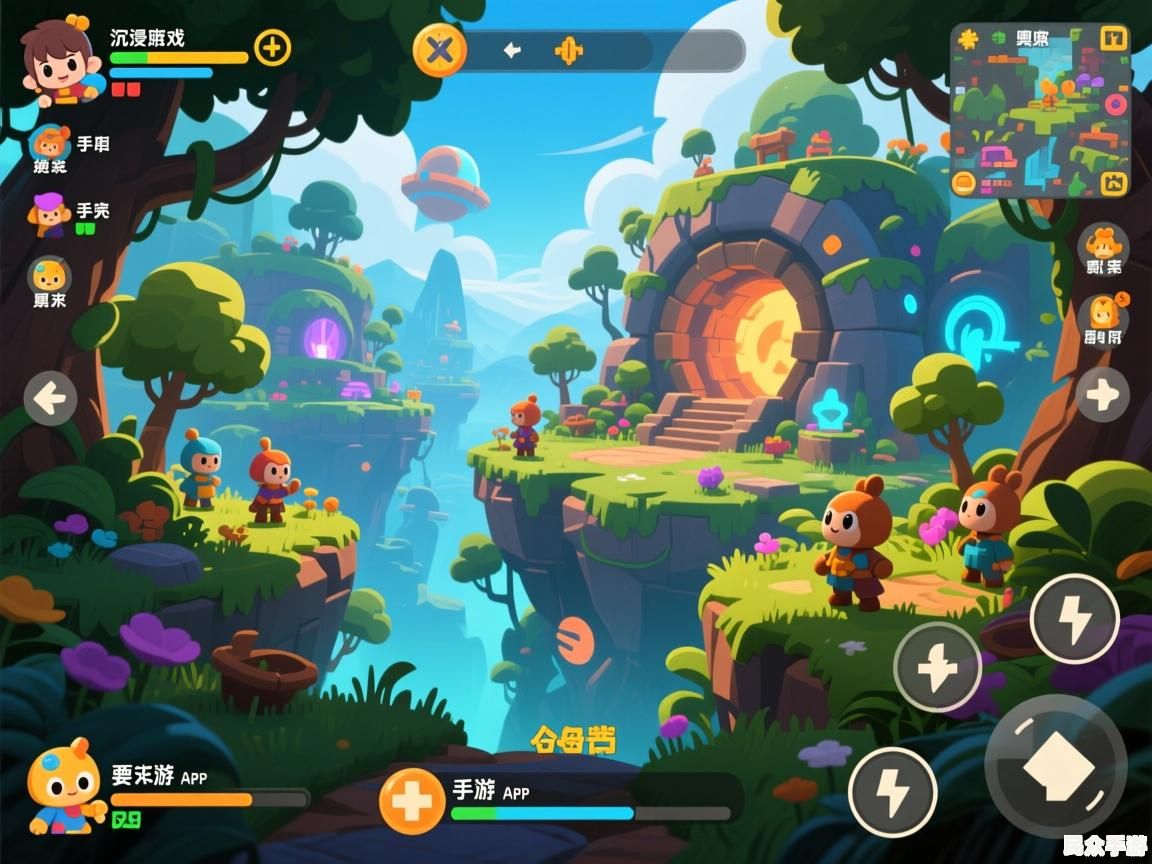
Task: Open the brown-haired player avatar profile
Action: point(59,60)
